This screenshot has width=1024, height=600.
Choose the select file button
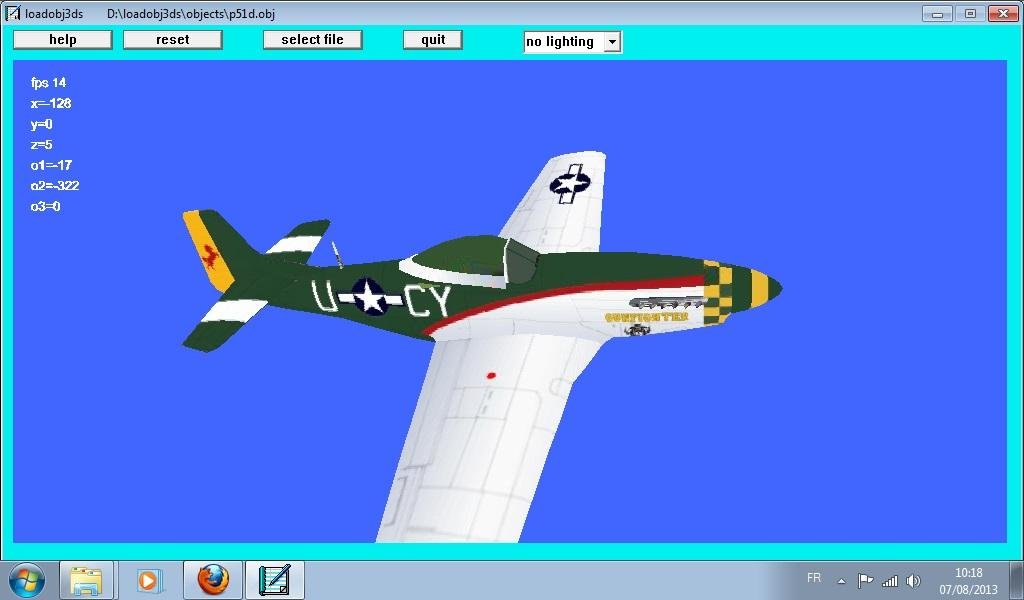[312, 40]
